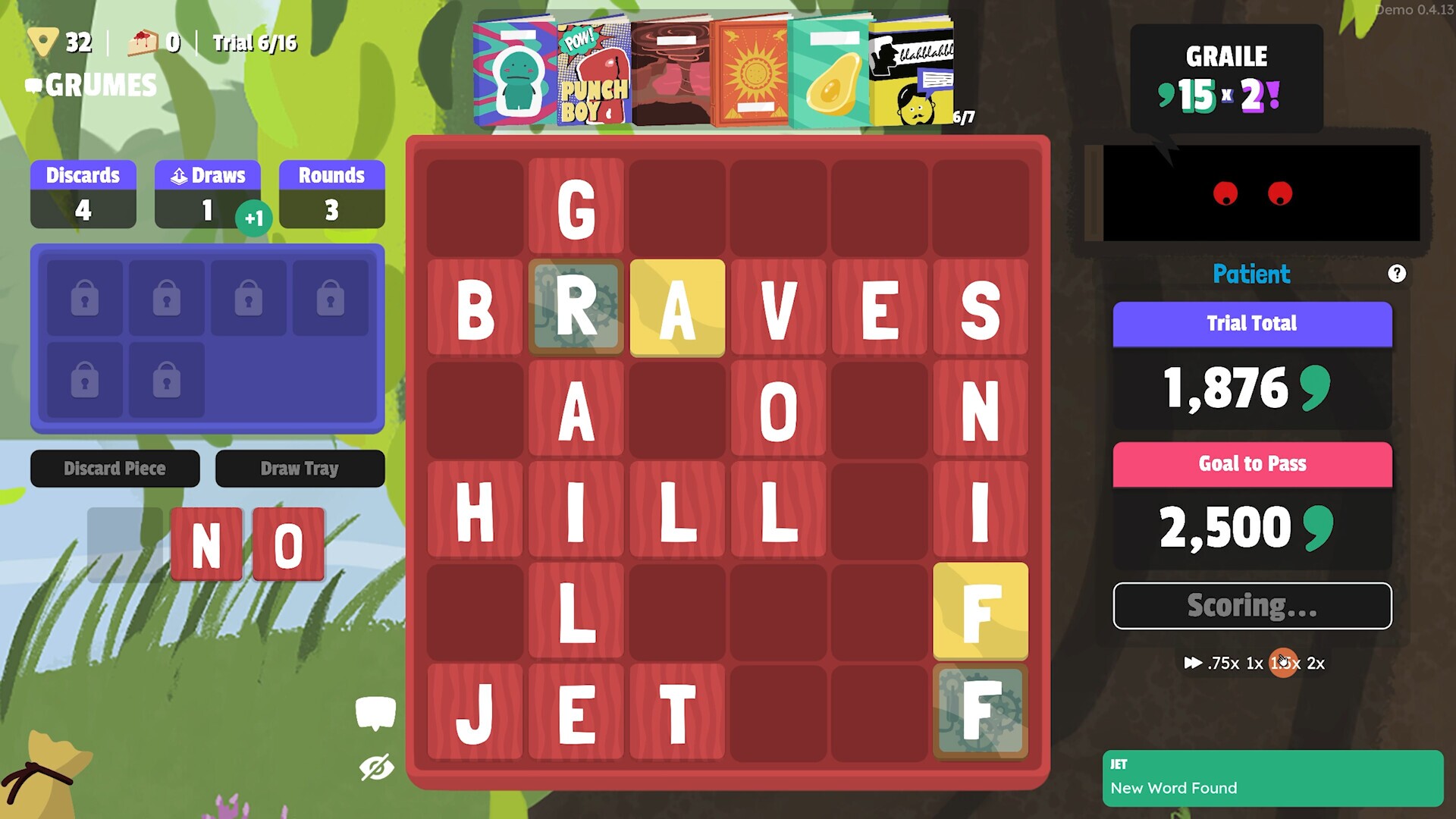Toggle the hidden eye visibility icon
Image resolution: width=1456 pixels, height=819 pixels.
point(377,767)
